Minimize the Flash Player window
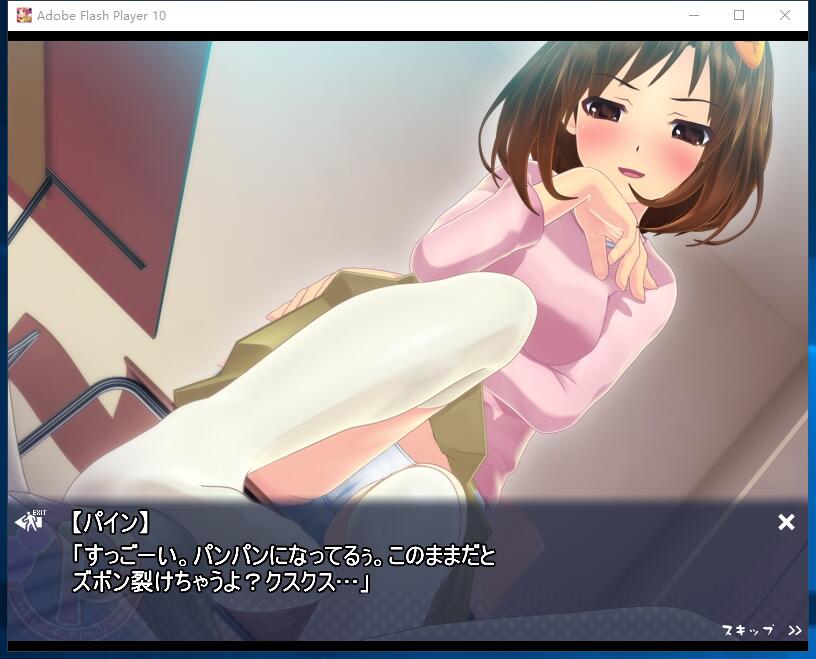Viewport: 816px width, 659px height. [693, 15]
